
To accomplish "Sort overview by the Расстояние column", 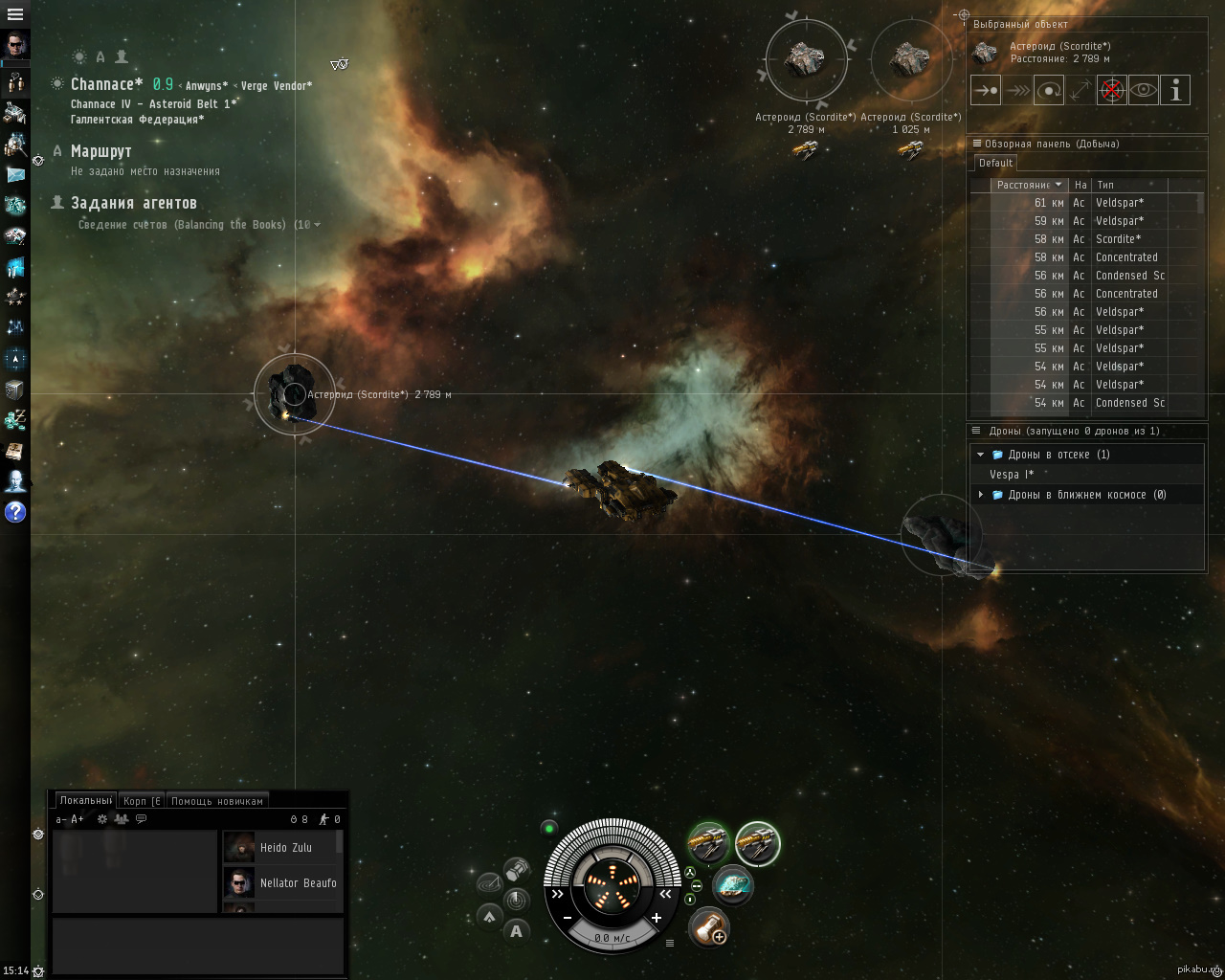I will click(1022, 185).
